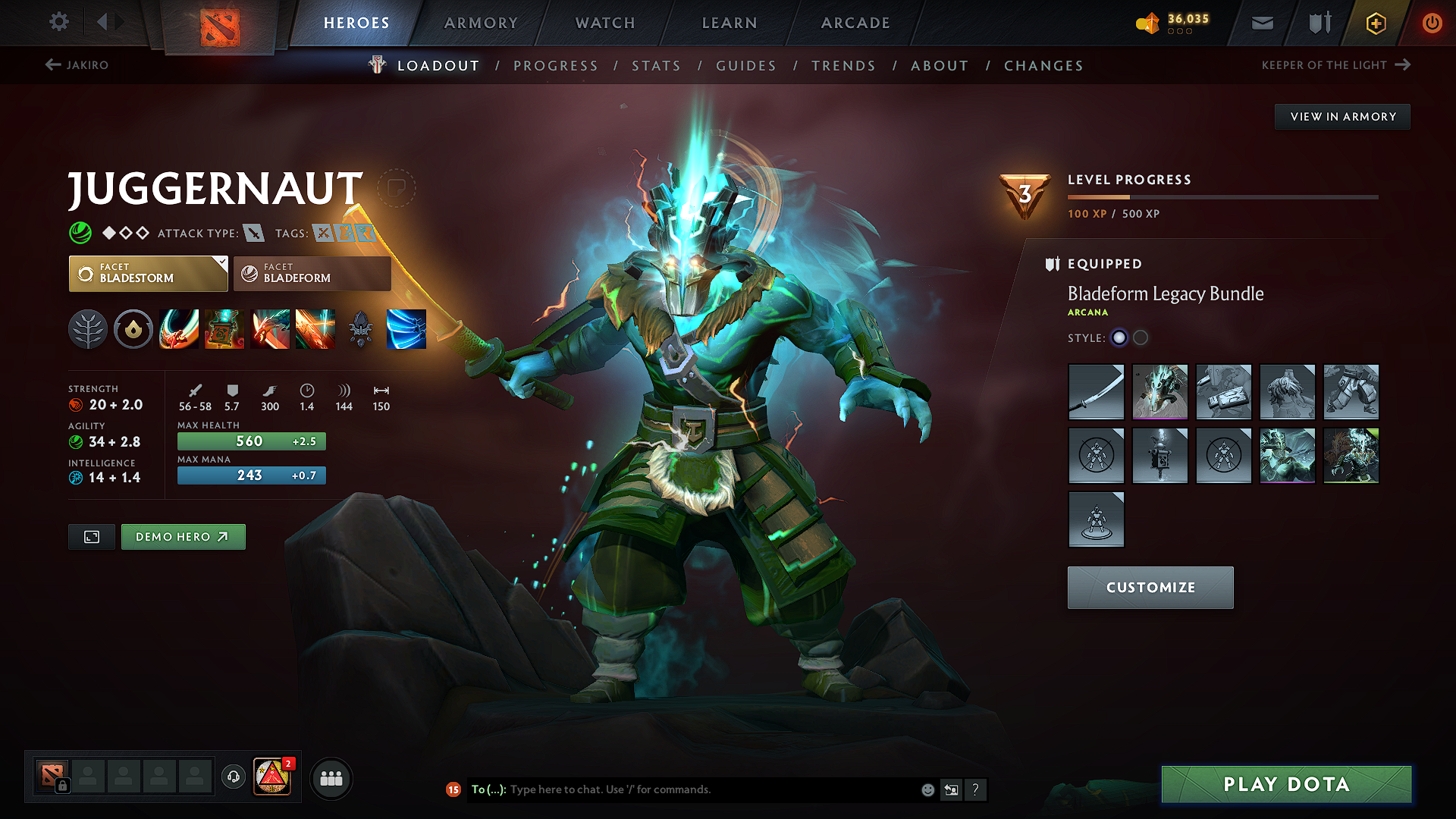Image resolution: width=1456 pixels, height=819 pixels.
Task: Enable the Bladeform facet
Action: (x=311, y=273)
